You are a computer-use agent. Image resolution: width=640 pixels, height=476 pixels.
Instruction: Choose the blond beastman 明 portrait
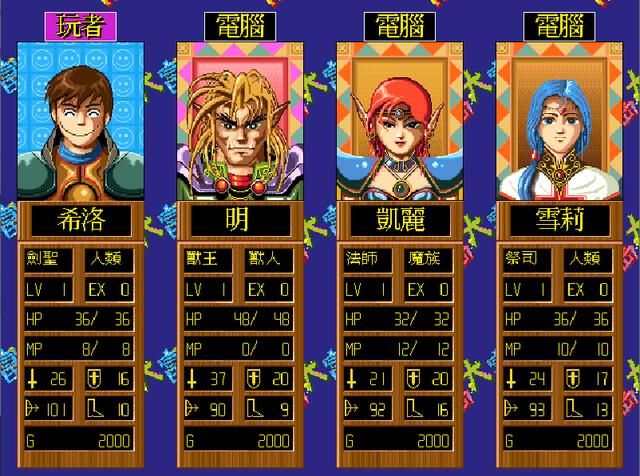[x=238, y=120]
